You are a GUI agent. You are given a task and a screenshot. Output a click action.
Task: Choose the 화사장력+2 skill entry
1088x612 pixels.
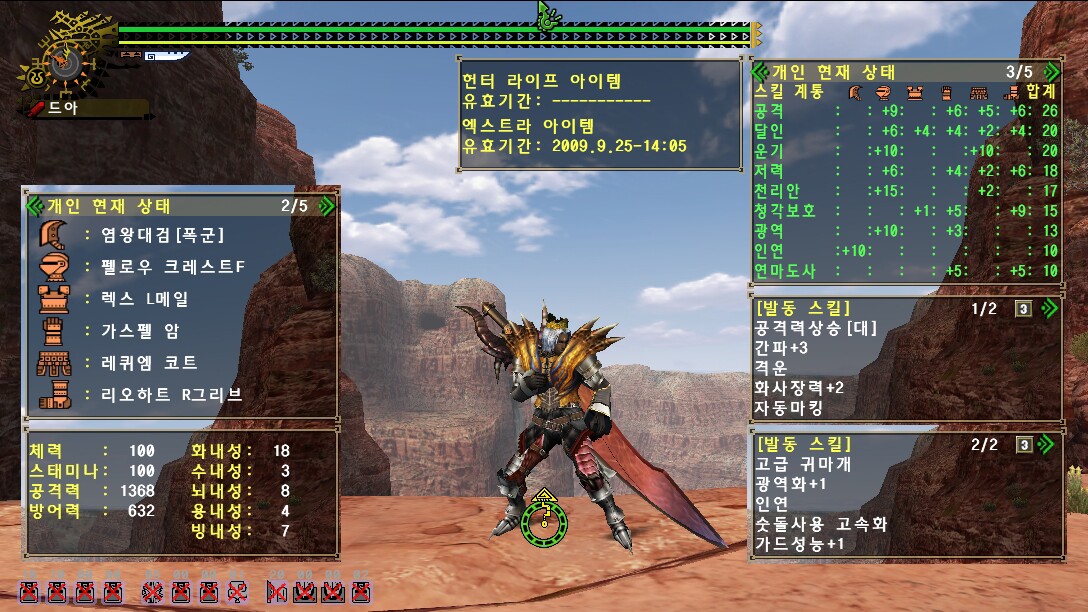coord(799,387)
